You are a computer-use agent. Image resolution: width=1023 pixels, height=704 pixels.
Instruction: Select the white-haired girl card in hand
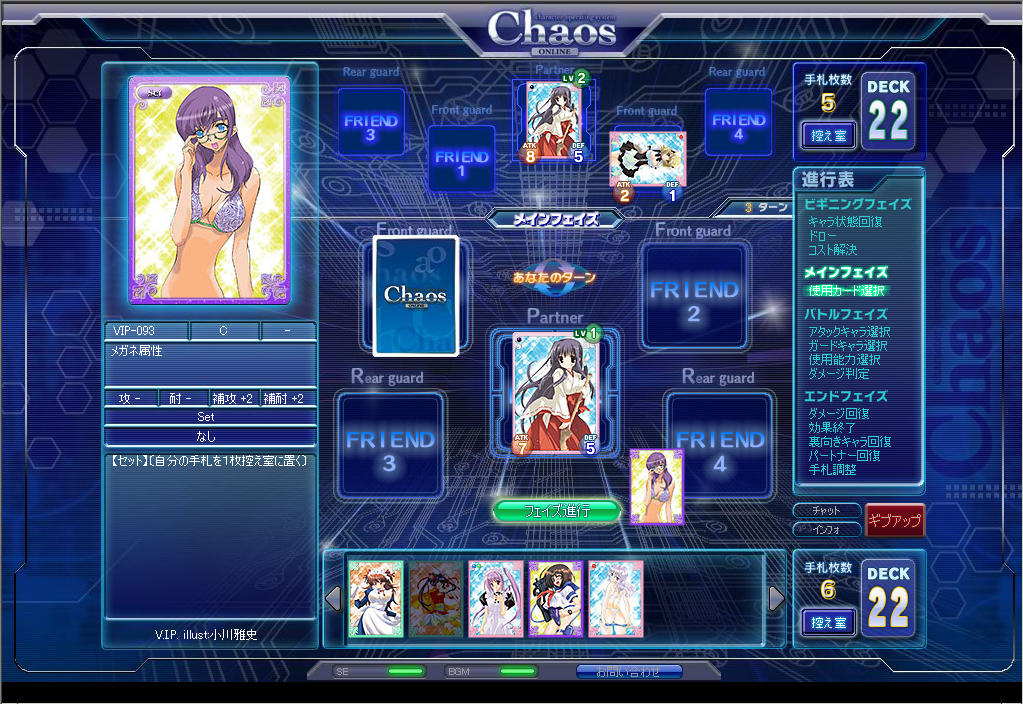[x=615, y=598]
